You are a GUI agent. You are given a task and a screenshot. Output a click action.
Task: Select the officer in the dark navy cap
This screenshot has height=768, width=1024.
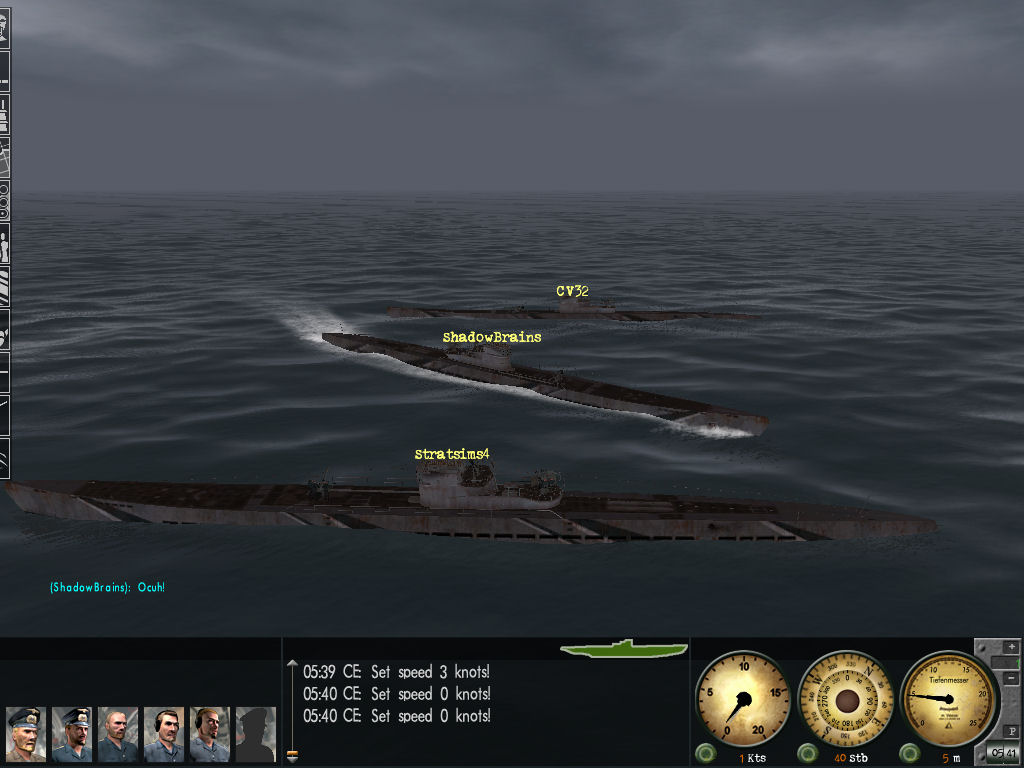[x=72, y=734]
